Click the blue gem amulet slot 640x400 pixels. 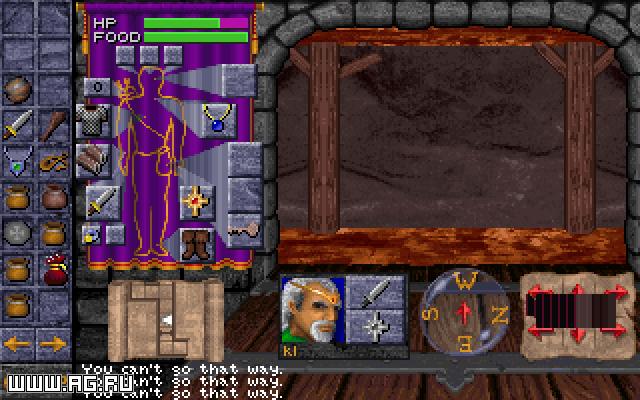coord(216,119)
